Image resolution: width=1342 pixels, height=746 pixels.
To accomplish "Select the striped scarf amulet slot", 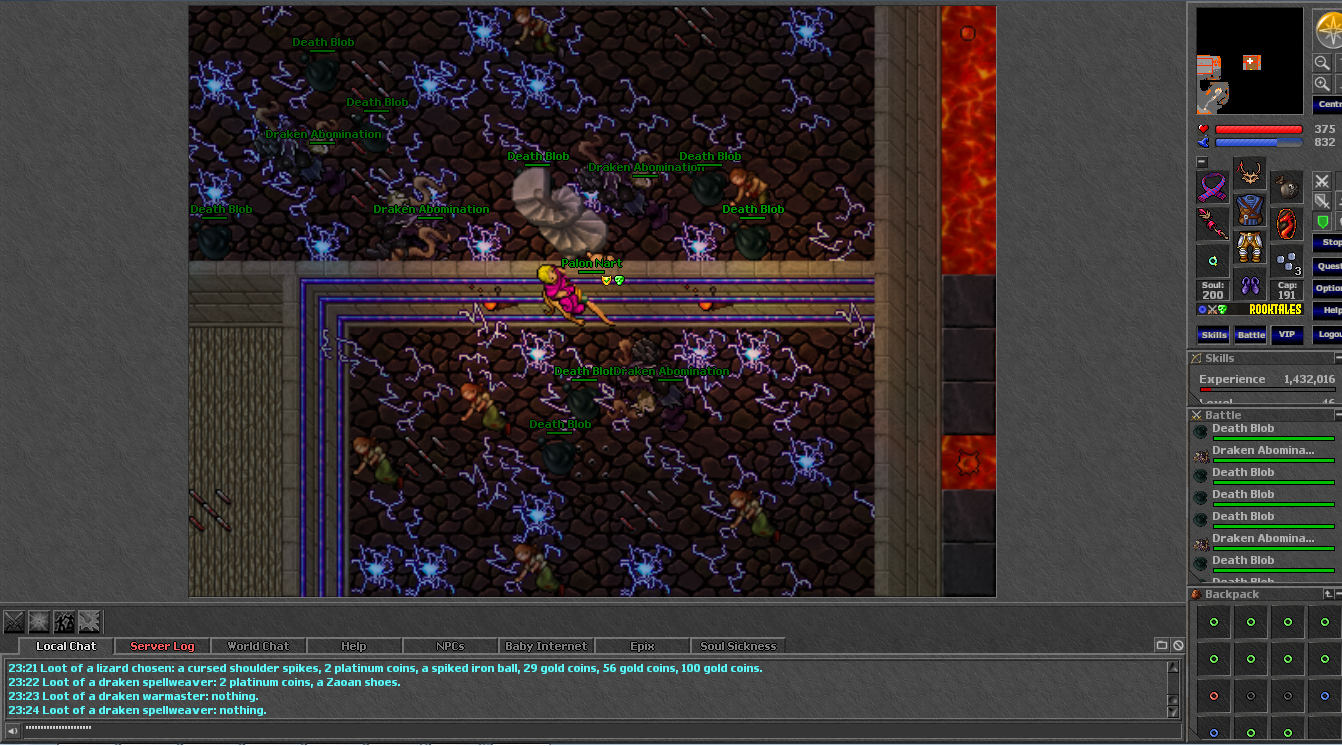I will coord(1213,186).
